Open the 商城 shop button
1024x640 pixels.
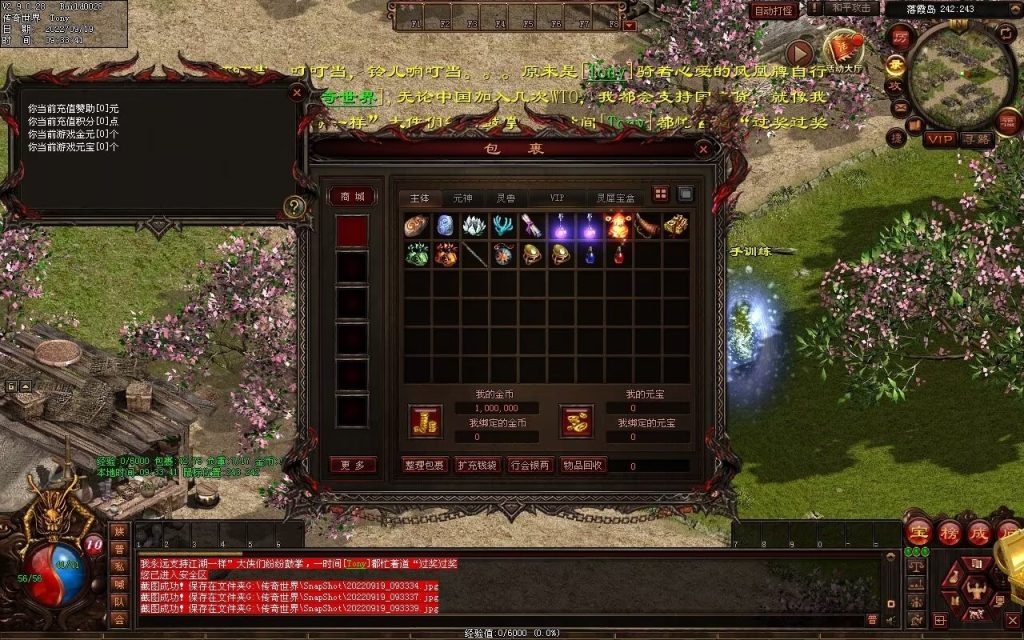click(353, 196)
